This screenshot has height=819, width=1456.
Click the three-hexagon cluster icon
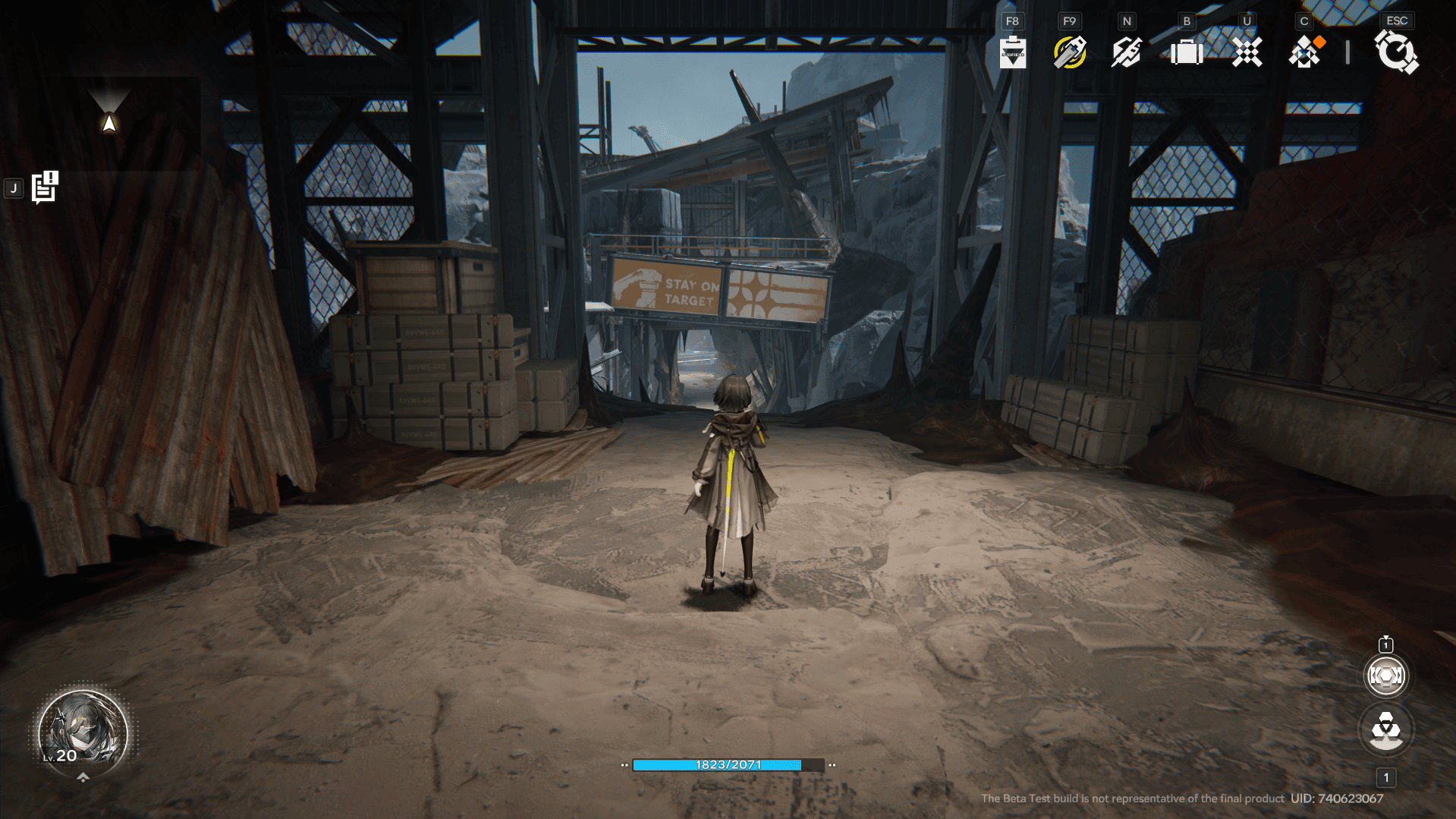click(x=1385, y=730)
